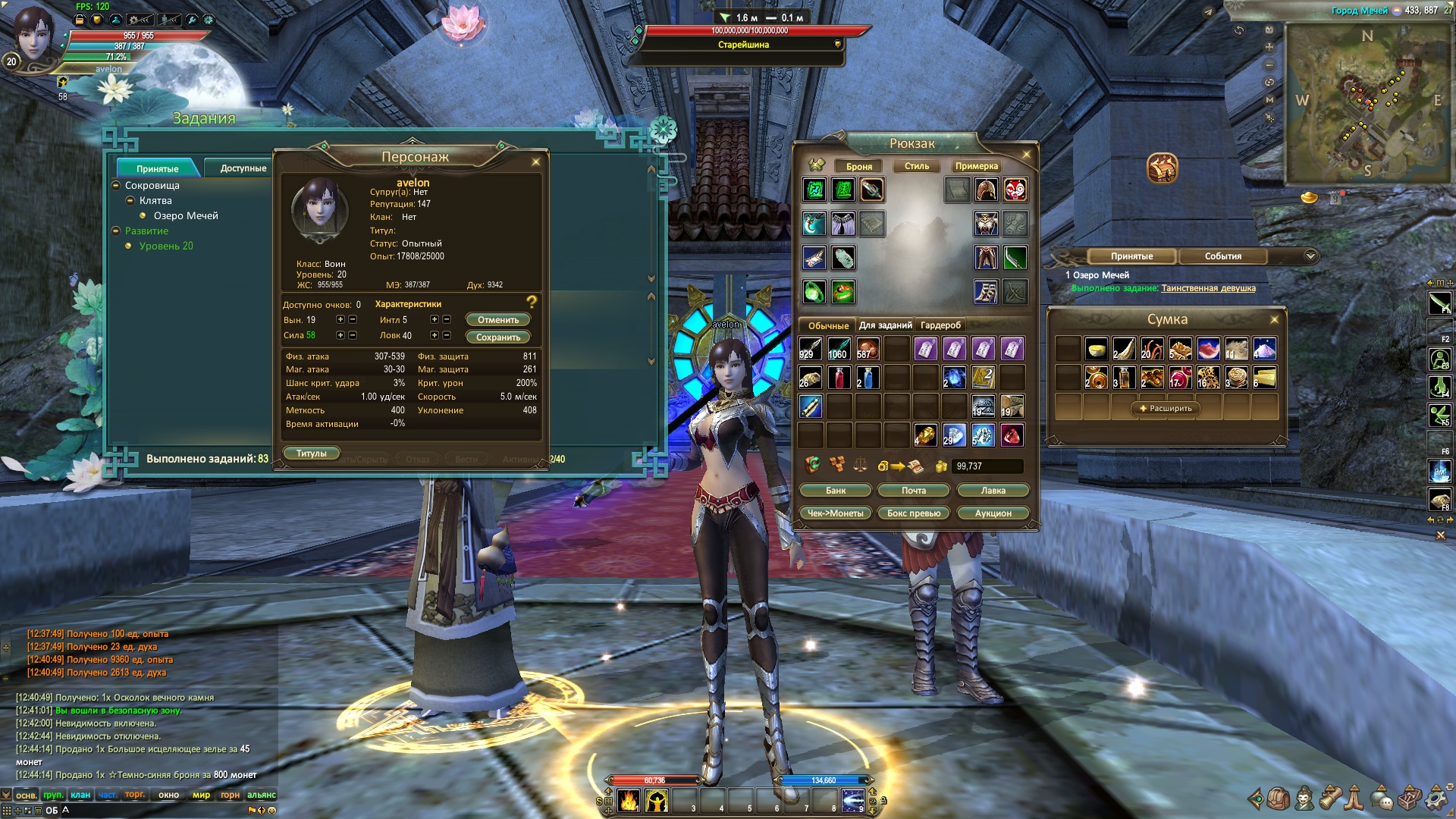Save stats with the Сохранить button
This screenshot has height=819, width=1456.
(498, 337)
